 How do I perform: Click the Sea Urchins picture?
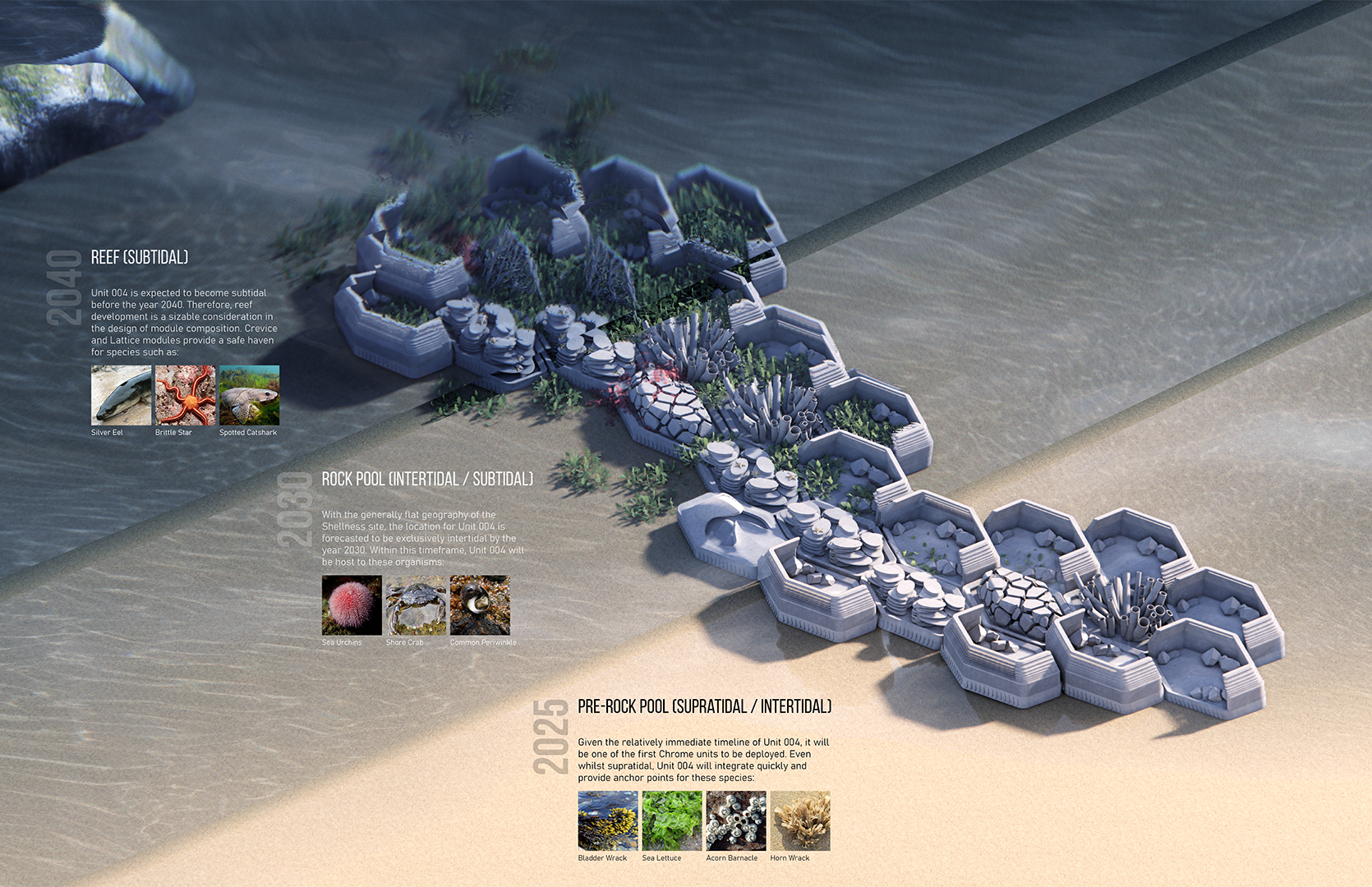(352, 605)
